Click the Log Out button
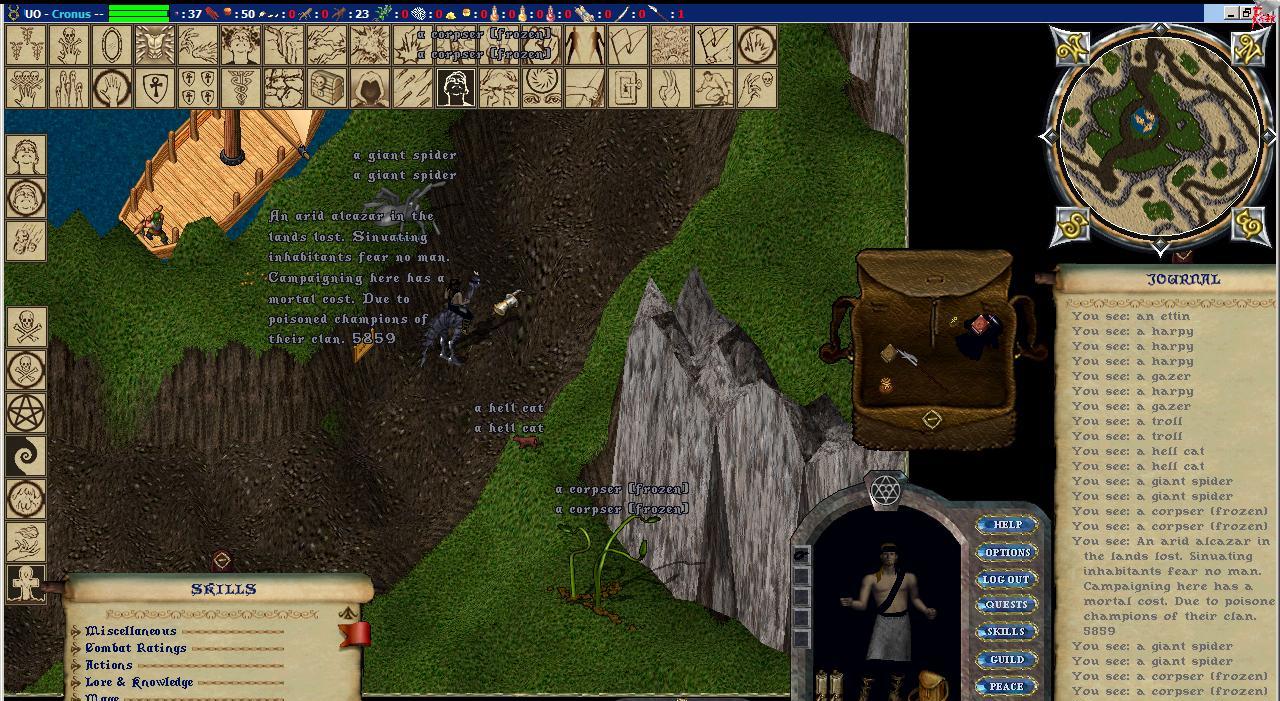 (1006, 579)
